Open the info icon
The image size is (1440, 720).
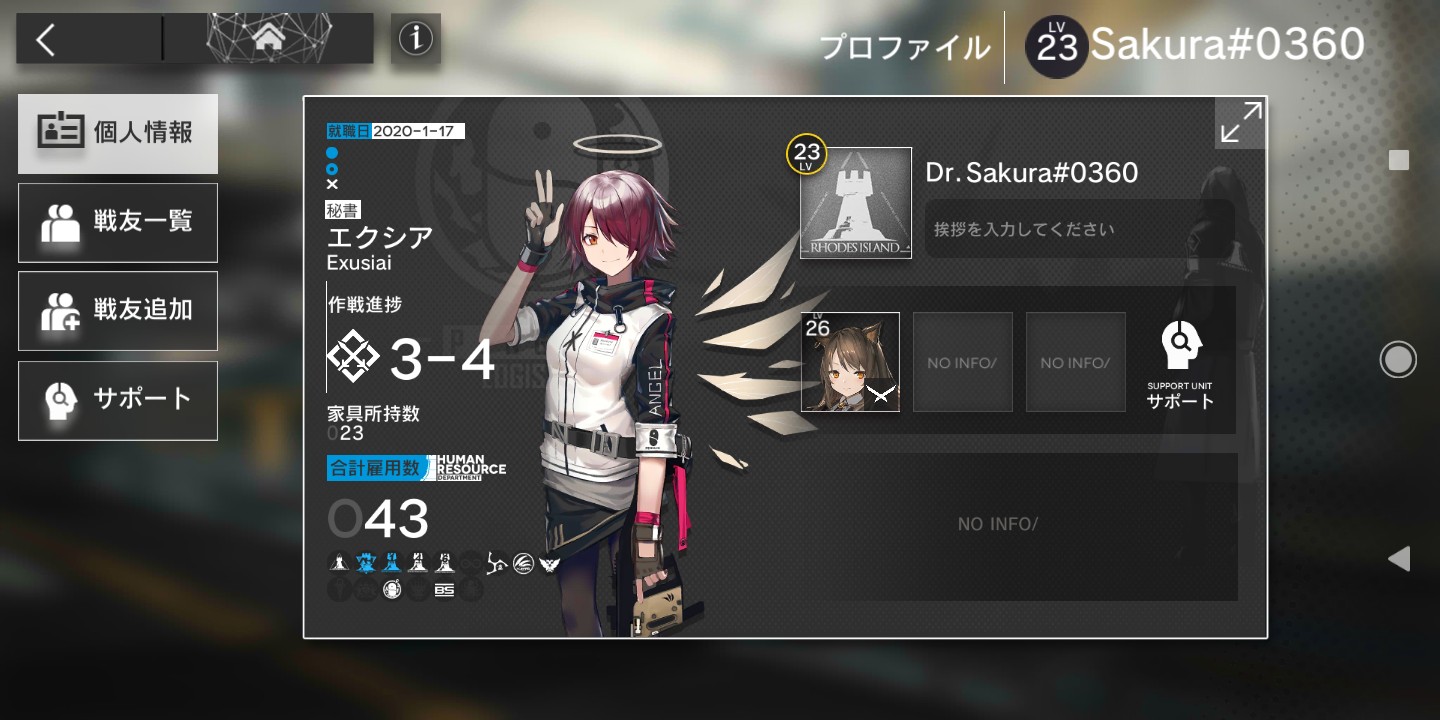[x=415, y=39]
